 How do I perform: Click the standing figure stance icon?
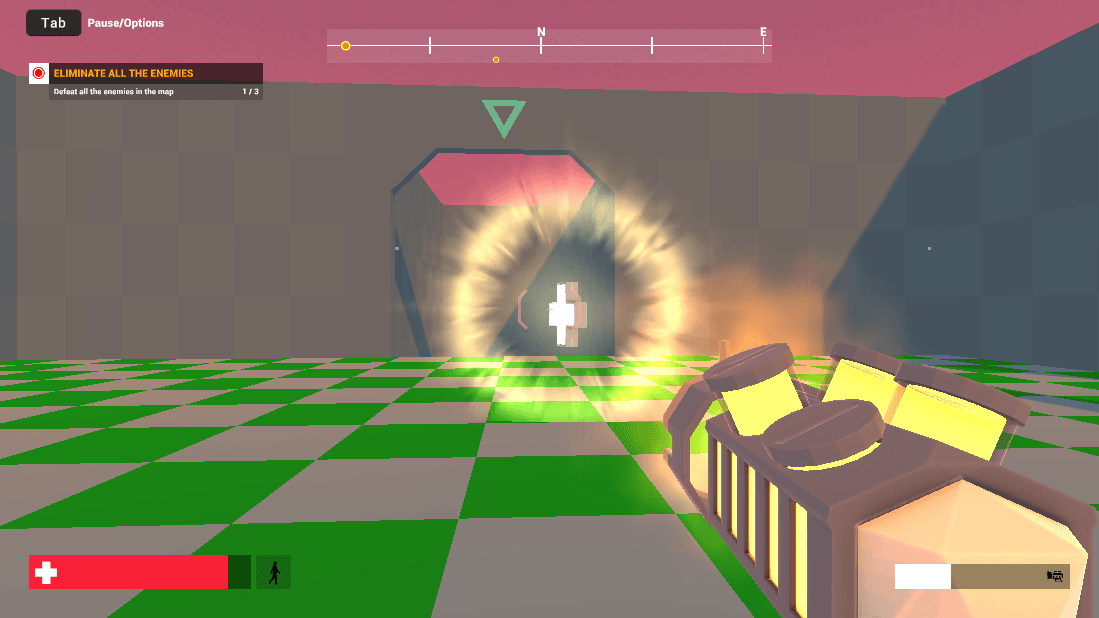(x=273, y=572)
